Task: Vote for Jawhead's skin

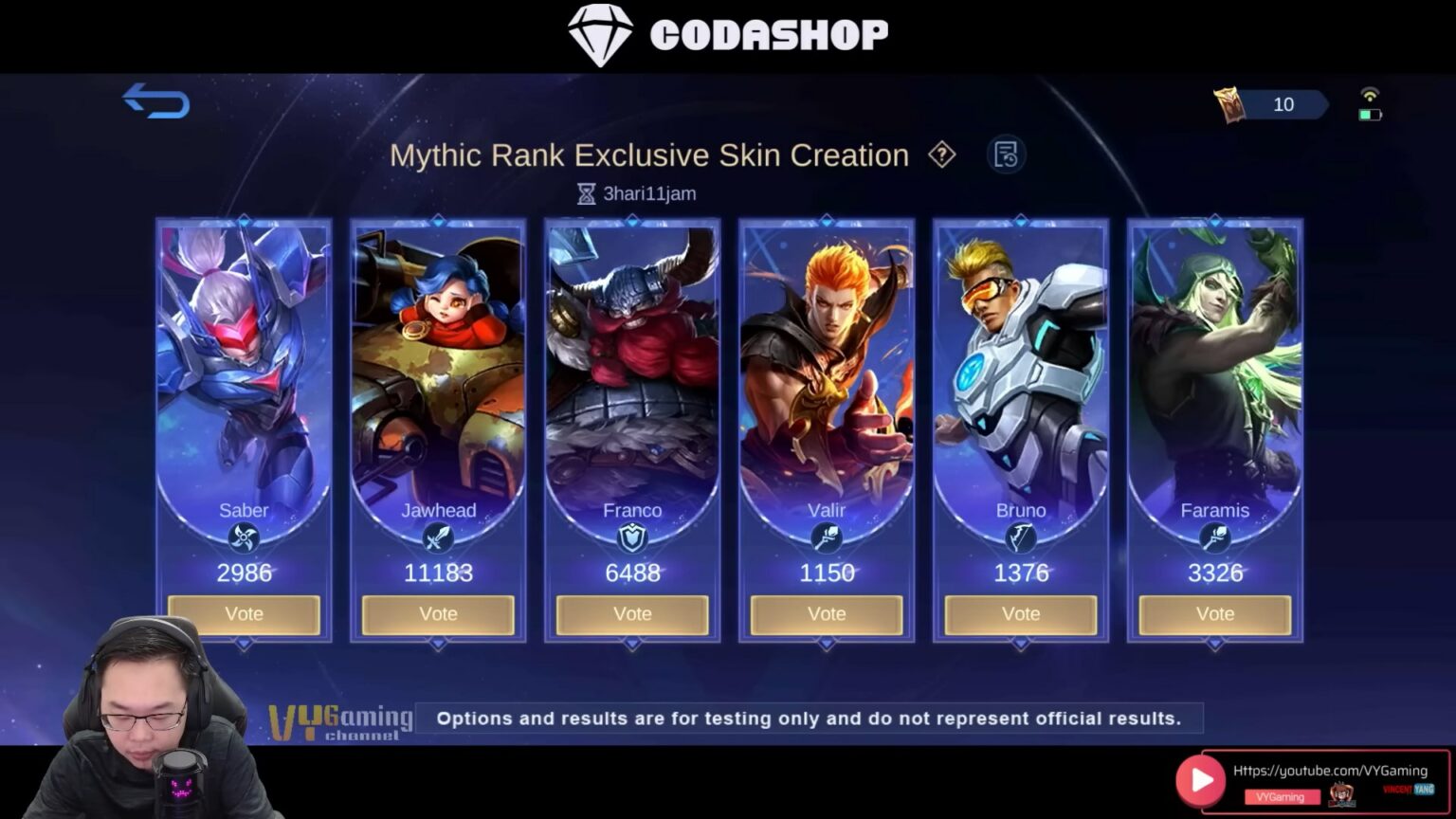Action: (438, 614)
